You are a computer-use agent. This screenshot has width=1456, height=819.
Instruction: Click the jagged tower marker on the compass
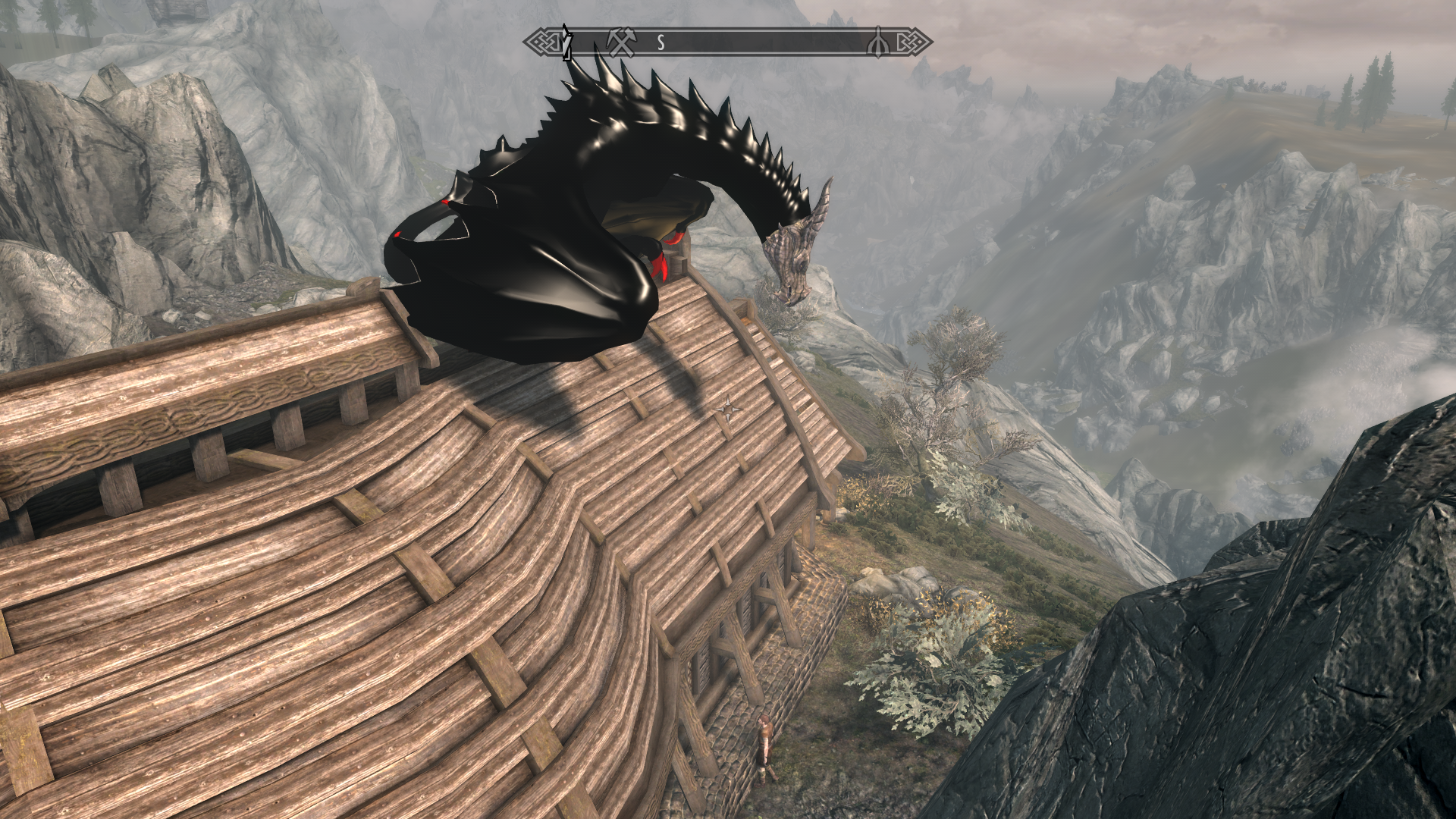566,42
